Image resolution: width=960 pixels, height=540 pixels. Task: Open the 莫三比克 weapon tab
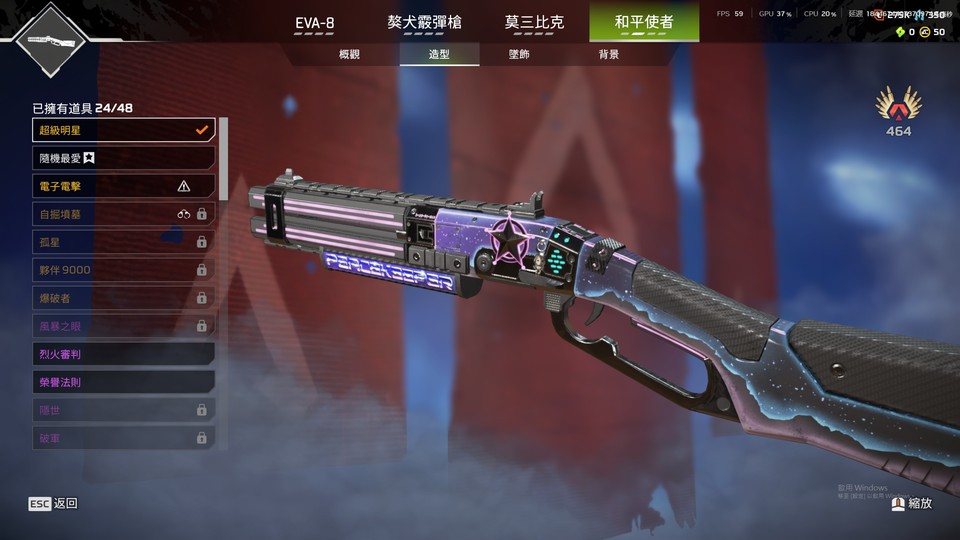tap(534, 22)
